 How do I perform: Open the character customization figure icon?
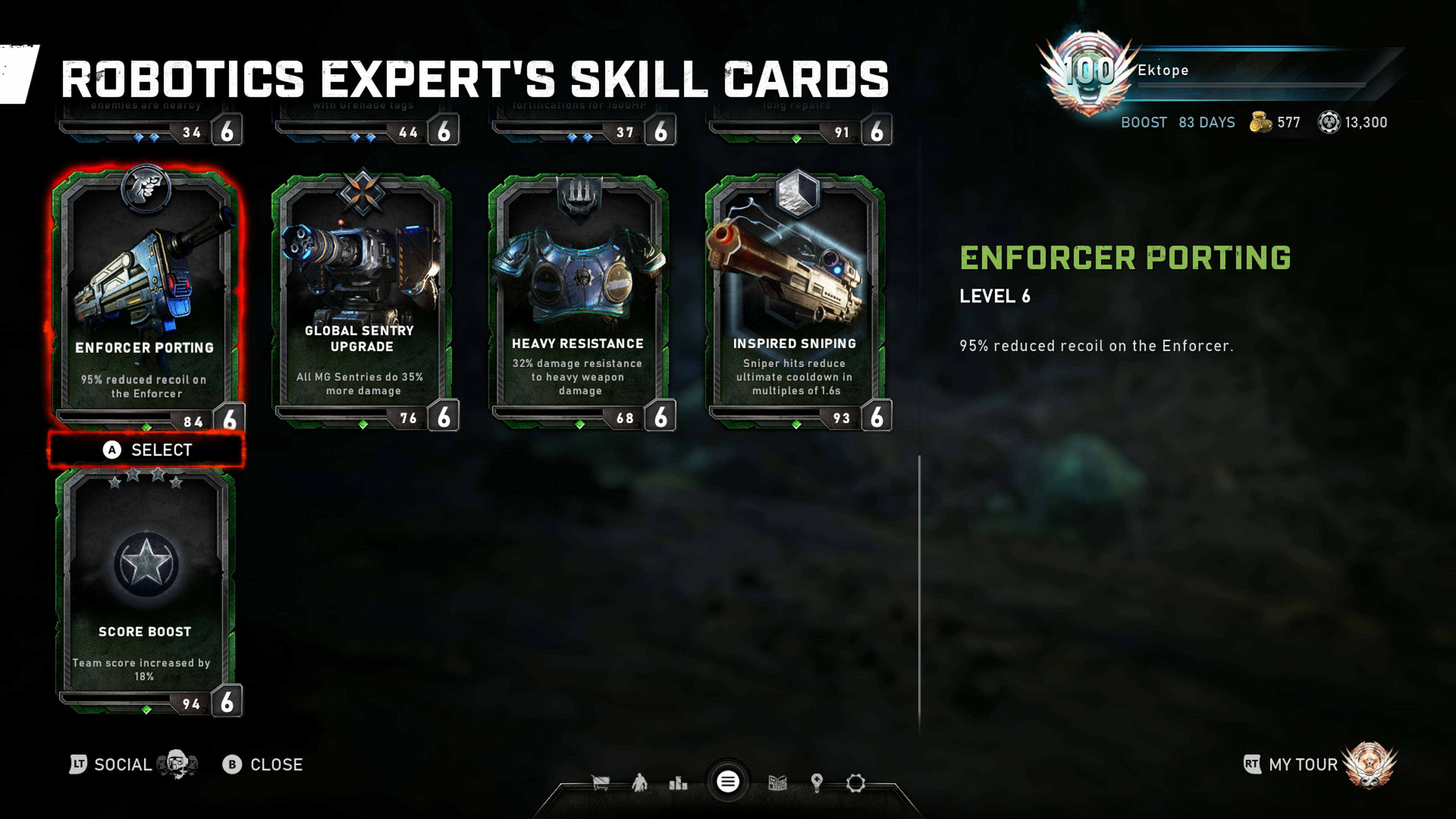(x=639, y=783)
